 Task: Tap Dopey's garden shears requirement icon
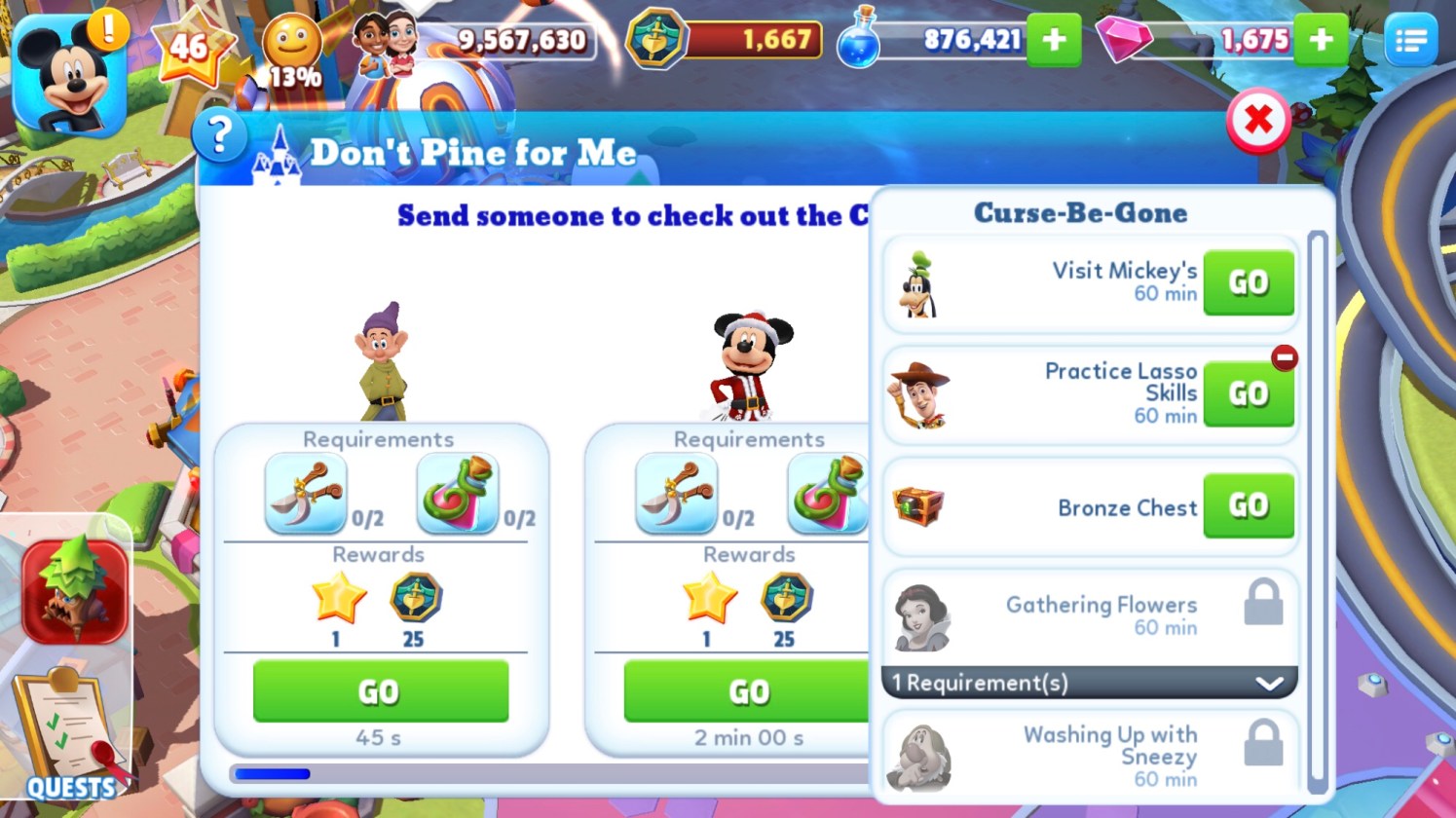point(305,493)
